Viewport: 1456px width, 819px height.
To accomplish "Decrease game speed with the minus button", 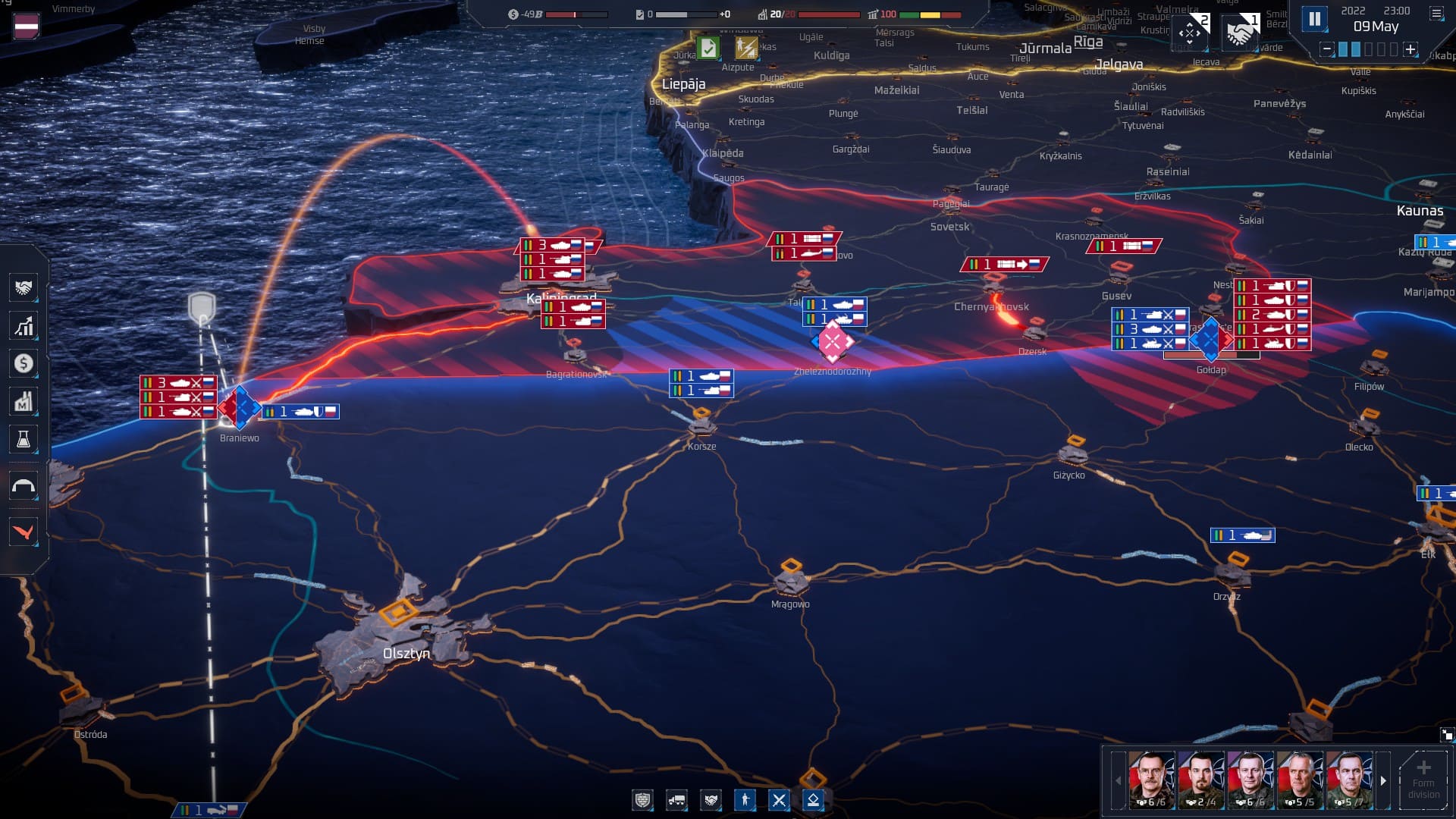I will 1326,49.
